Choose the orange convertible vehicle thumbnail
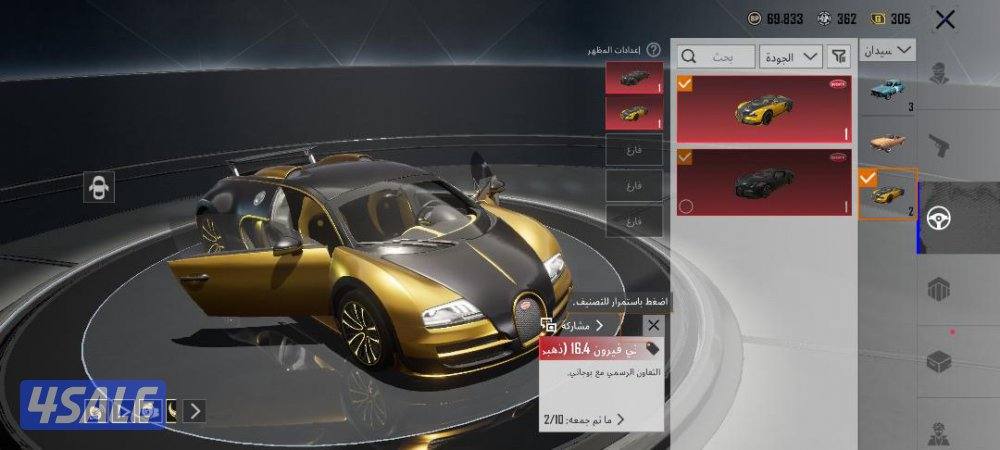The image size is (1000, 450). tap(887, 141)
